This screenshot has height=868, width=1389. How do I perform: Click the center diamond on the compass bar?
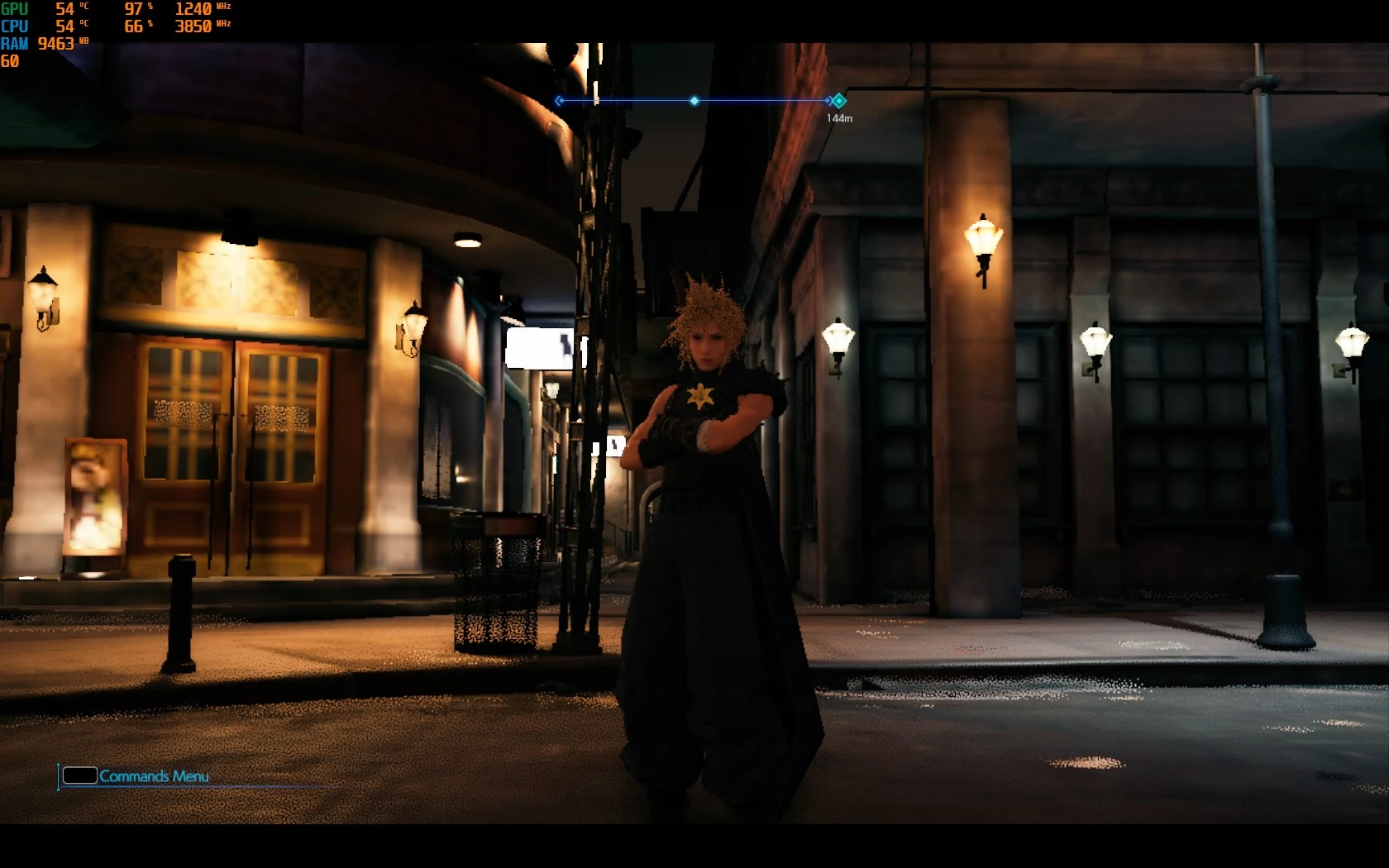coord(695,100)
